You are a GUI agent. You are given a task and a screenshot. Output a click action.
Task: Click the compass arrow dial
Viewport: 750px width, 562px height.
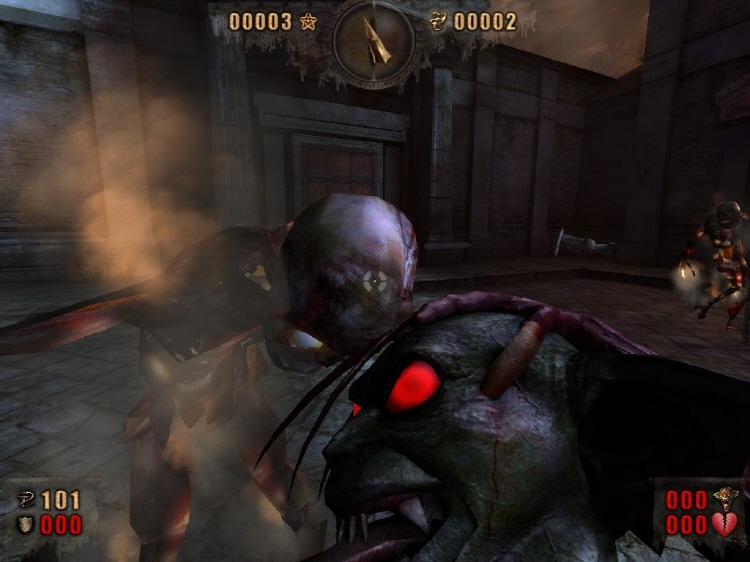(374, 41)
